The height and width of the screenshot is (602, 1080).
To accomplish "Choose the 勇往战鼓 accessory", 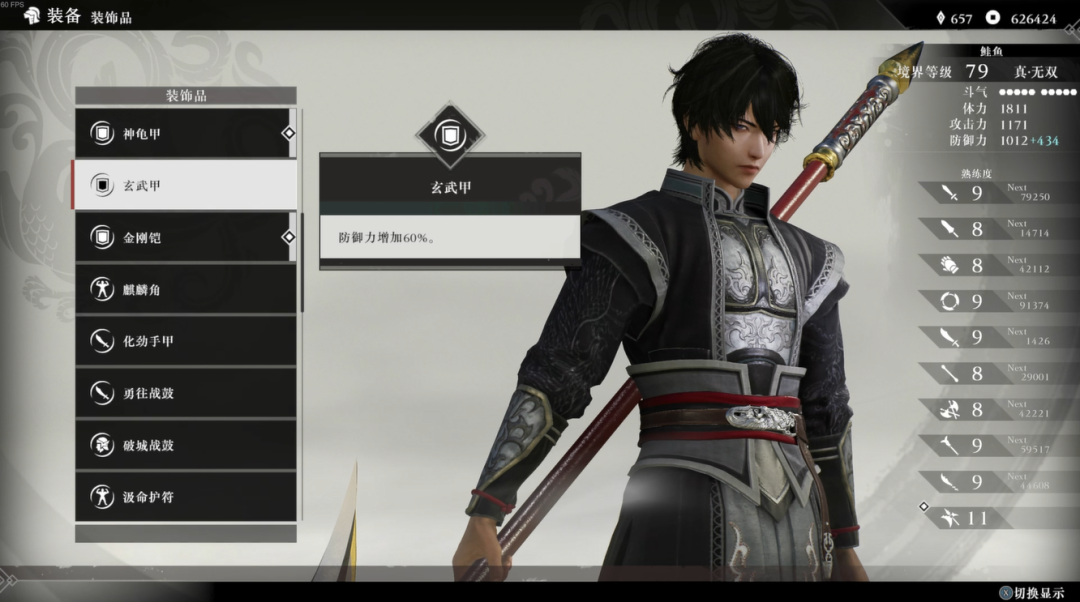I will (x=185, y=393).
